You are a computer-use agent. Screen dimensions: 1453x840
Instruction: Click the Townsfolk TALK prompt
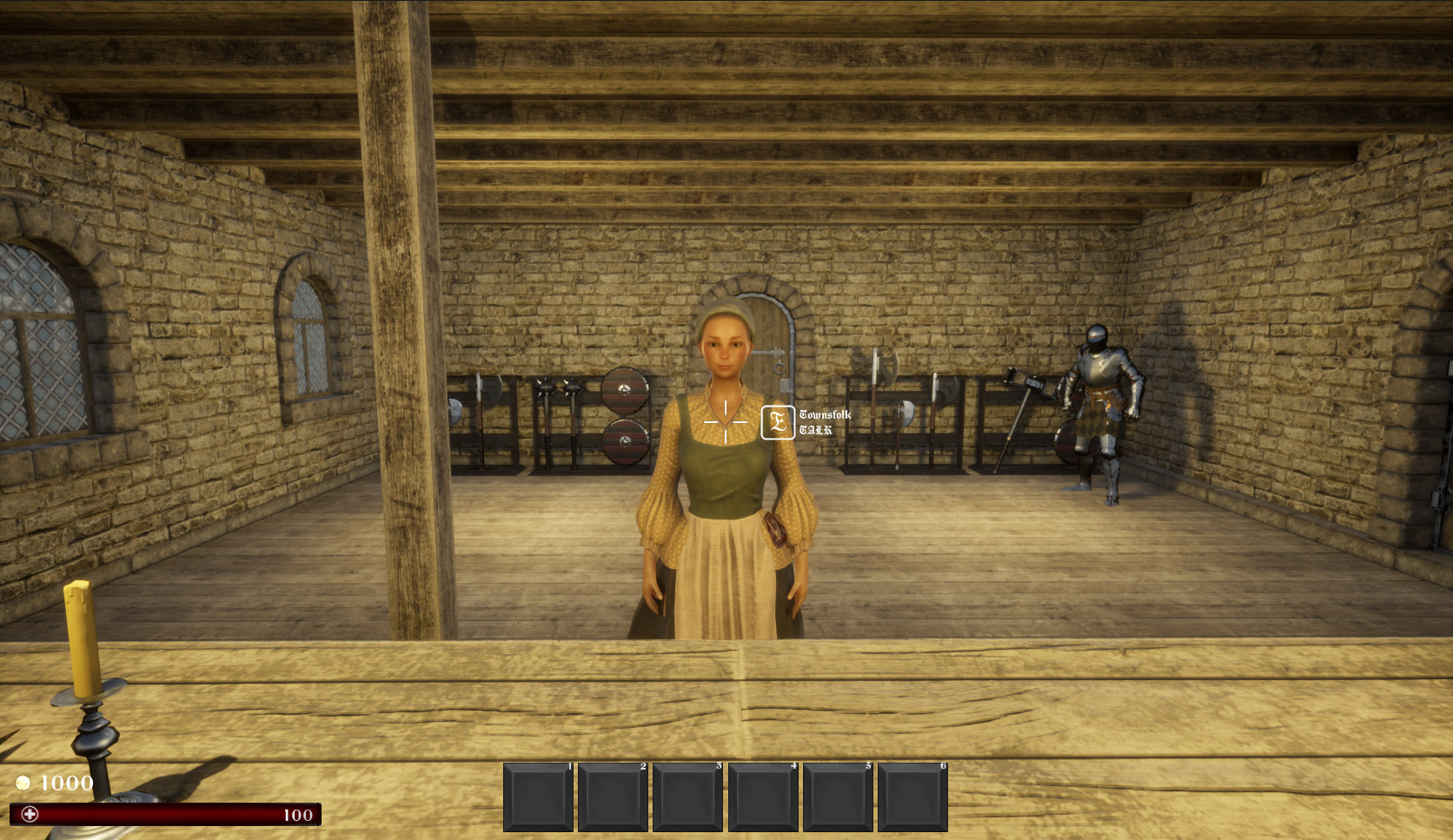point(823,421)
